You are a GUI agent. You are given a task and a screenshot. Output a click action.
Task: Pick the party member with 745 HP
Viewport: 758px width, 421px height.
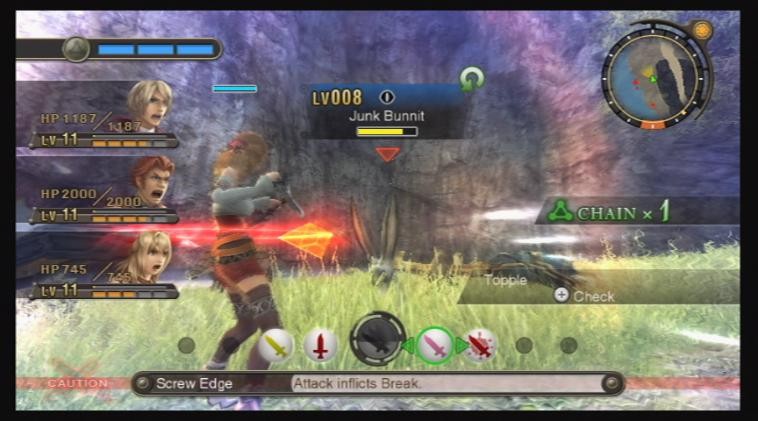click(x=152, y=257)
